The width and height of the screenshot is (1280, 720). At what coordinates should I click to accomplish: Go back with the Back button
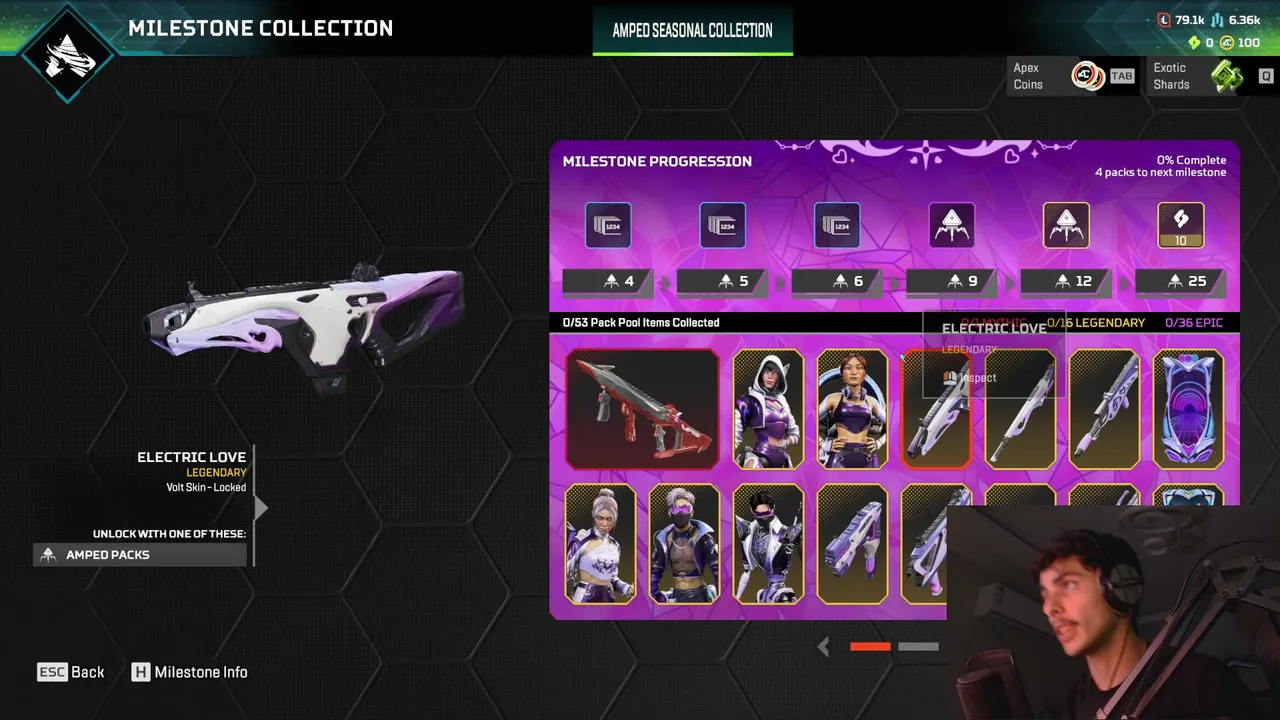(71, 672)
